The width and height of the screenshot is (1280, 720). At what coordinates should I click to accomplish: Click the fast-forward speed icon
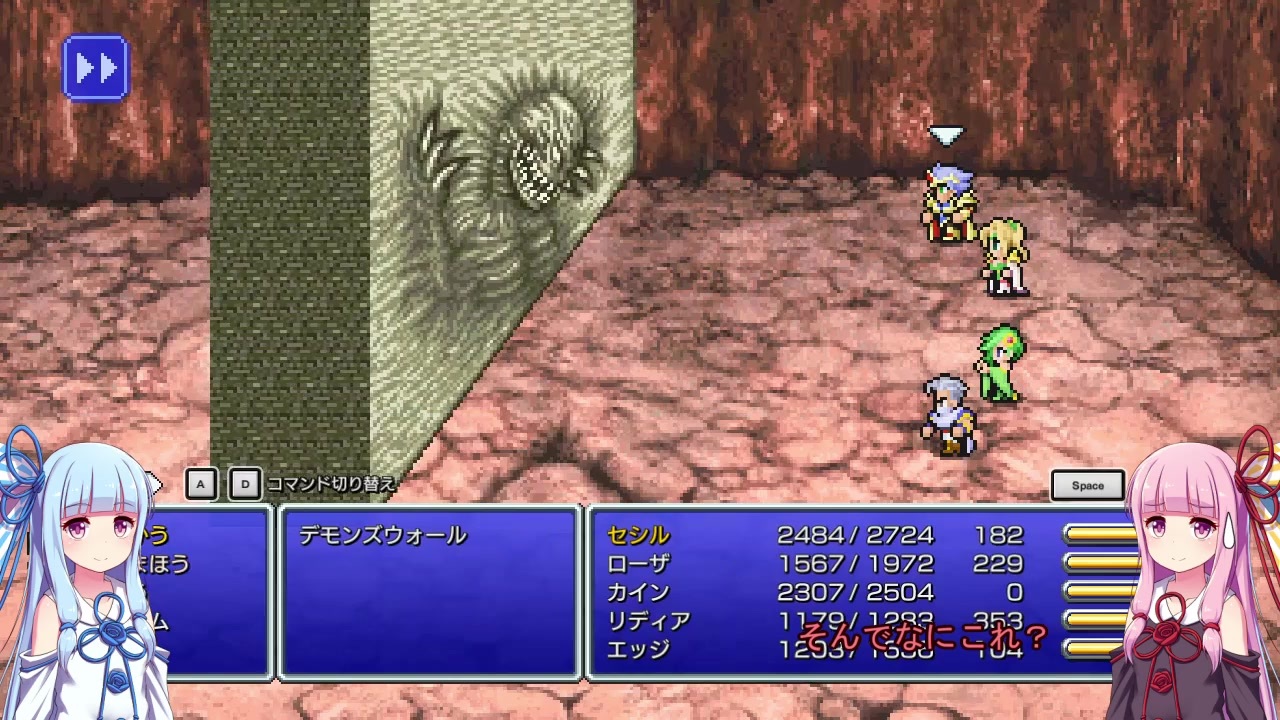pos(95,66)
